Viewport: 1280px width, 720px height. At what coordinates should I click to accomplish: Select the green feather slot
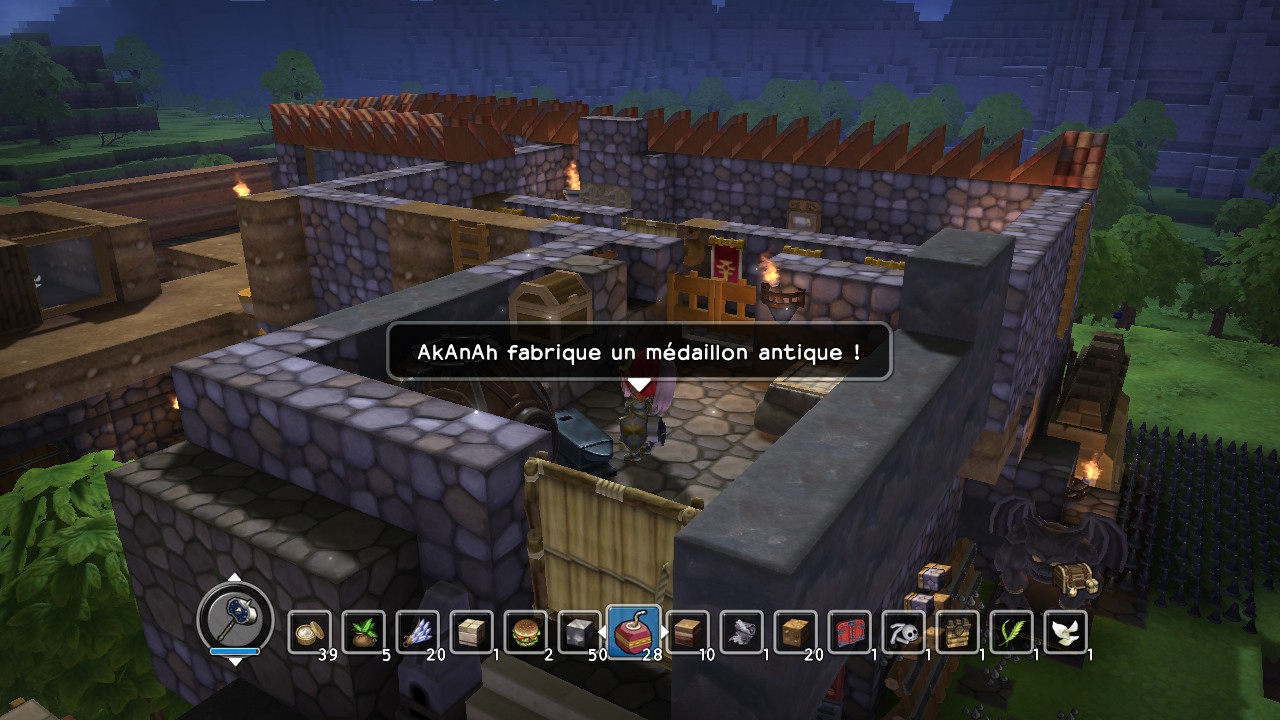click(1011, 632)
